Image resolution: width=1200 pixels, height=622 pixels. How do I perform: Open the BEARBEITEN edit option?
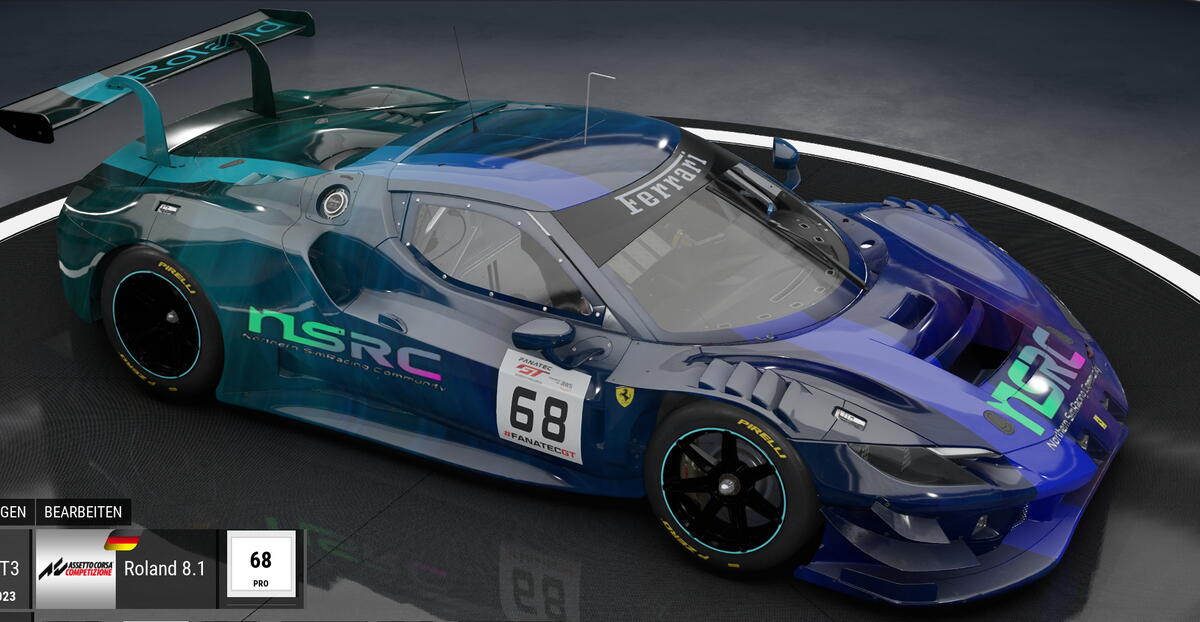(x=83, y=512)
